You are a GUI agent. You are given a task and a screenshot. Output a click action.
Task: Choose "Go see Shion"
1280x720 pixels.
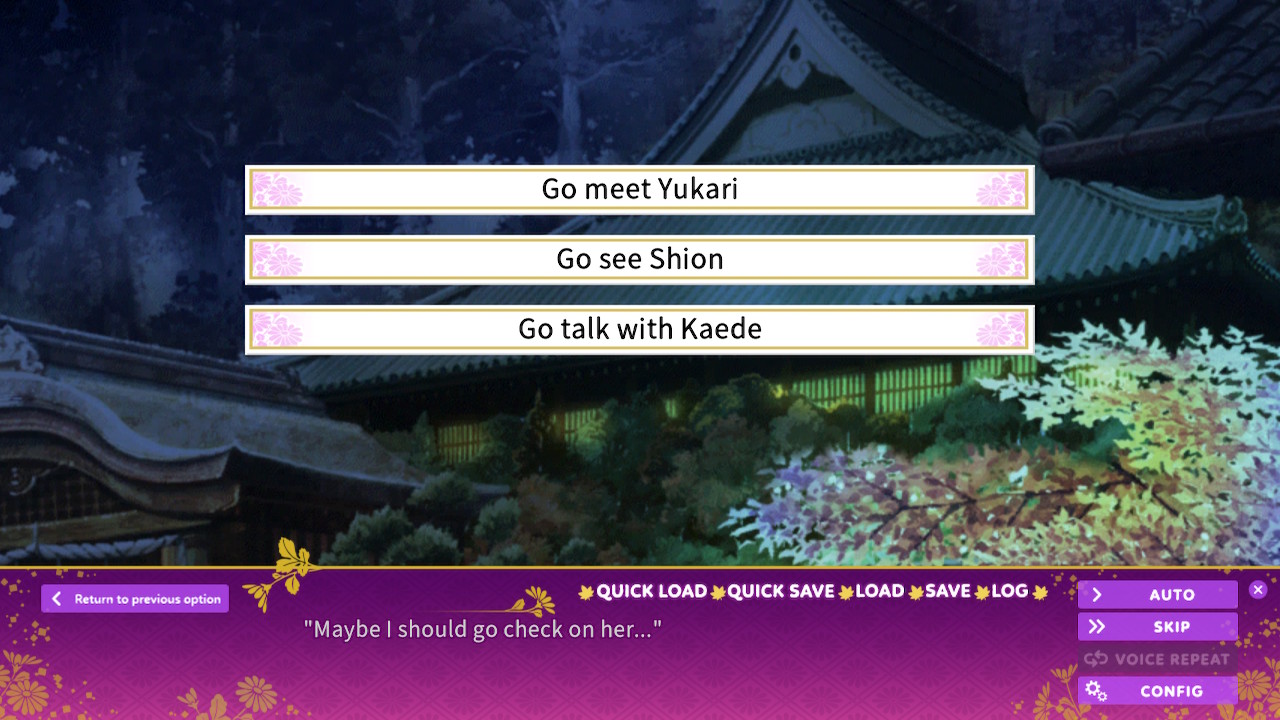point(639,258)
